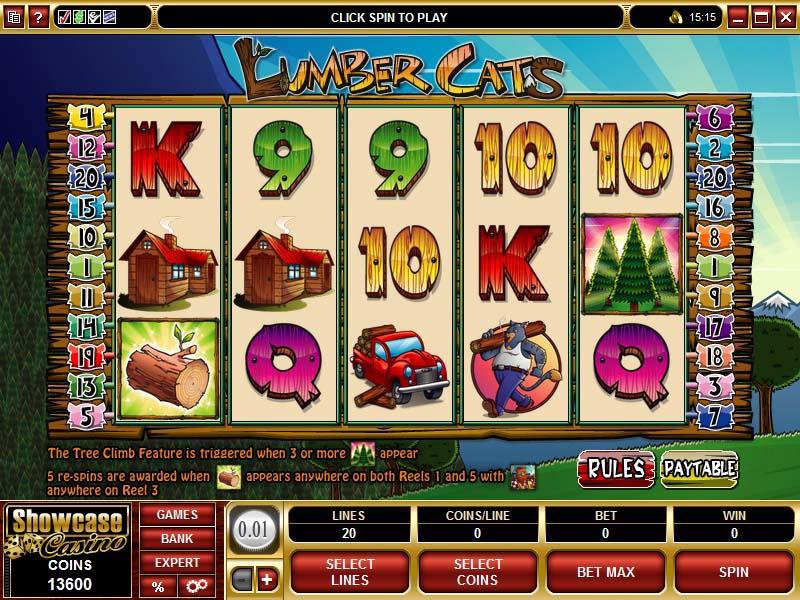Show the PAYTABLE

click(x=700, y=467)
